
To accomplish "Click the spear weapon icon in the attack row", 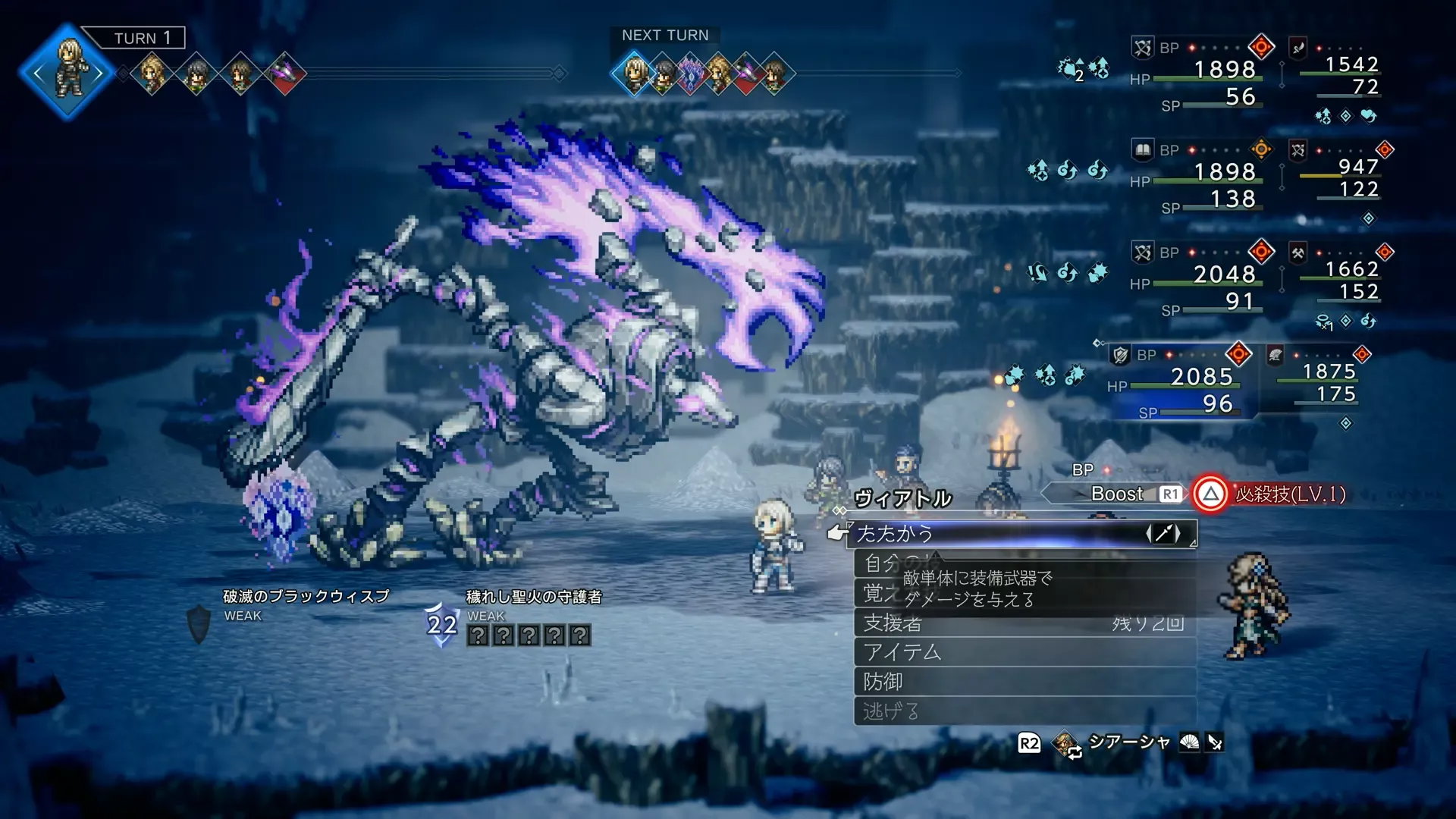I will [x=1163, y=534].
